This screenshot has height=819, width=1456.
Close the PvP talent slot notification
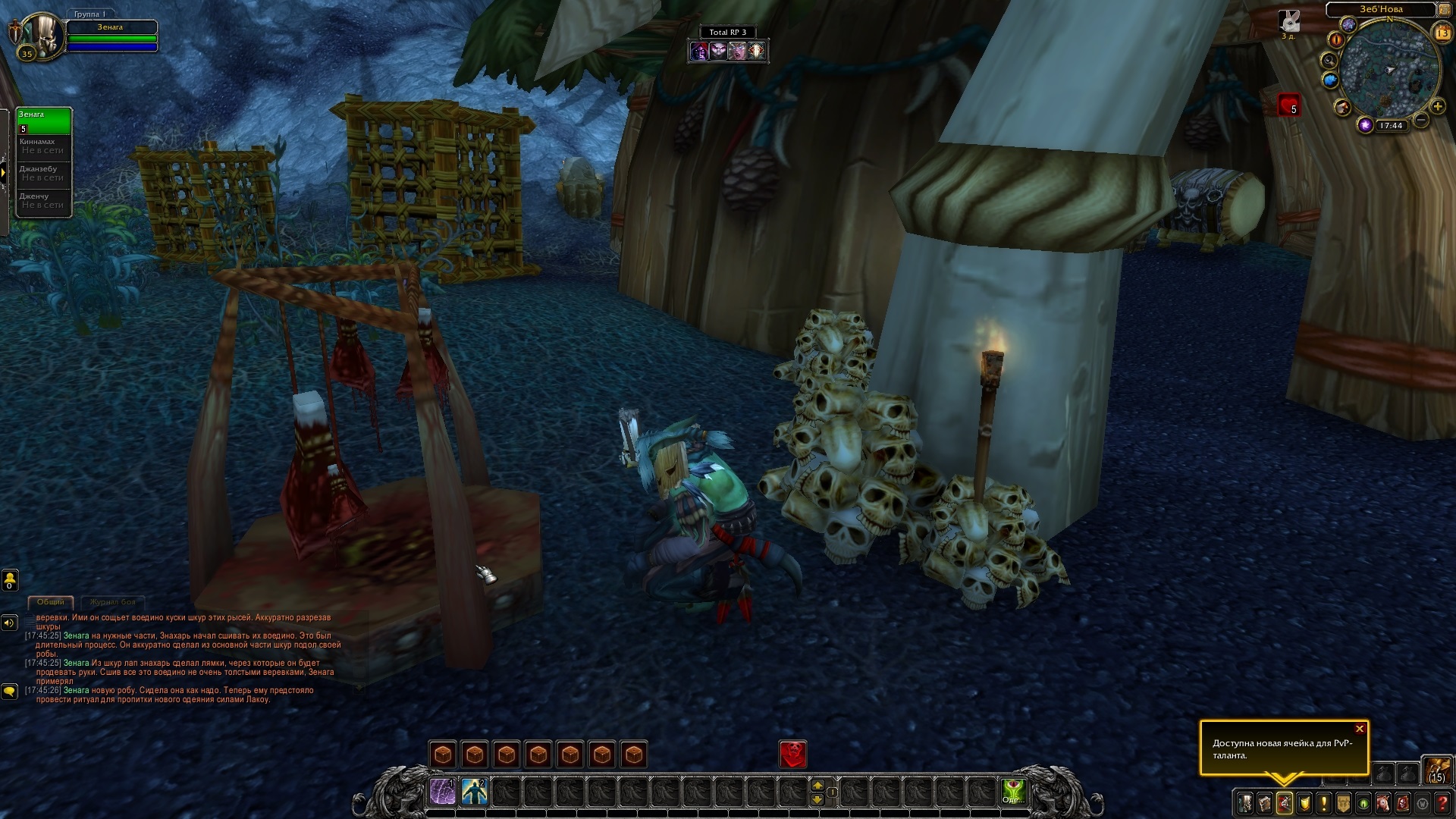tap(1359, 730)
